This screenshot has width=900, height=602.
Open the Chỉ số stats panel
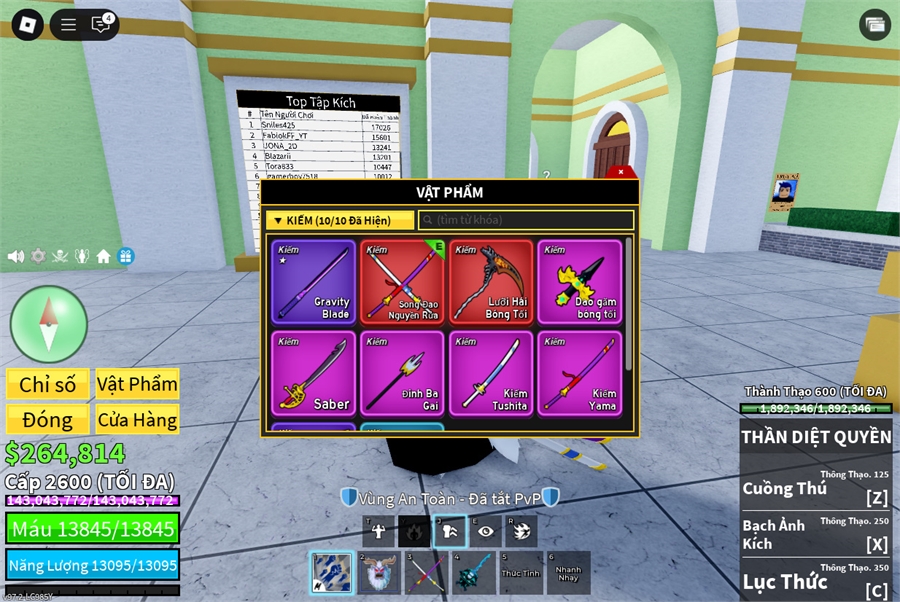(47, 384)
